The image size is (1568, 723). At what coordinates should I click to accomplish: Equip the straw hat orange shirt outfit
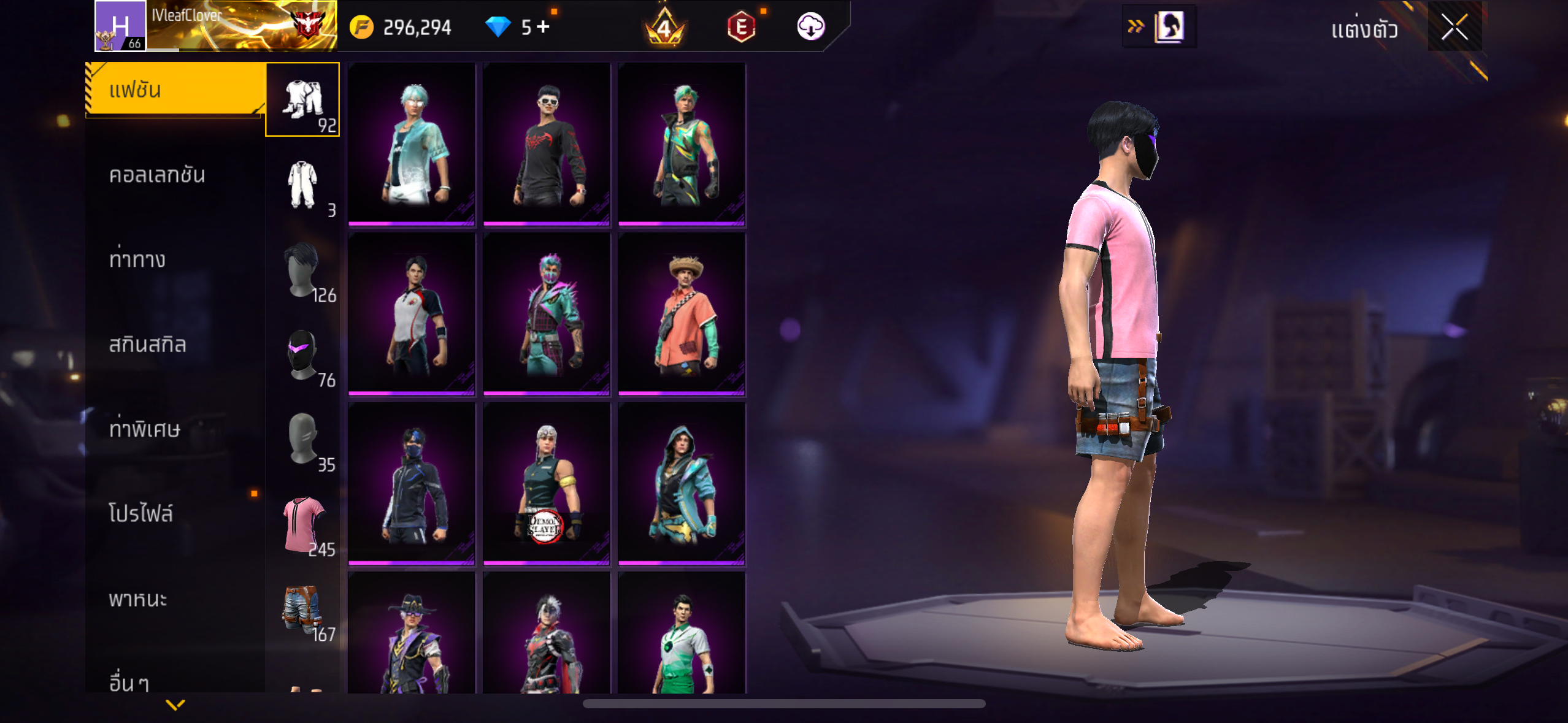682,313
